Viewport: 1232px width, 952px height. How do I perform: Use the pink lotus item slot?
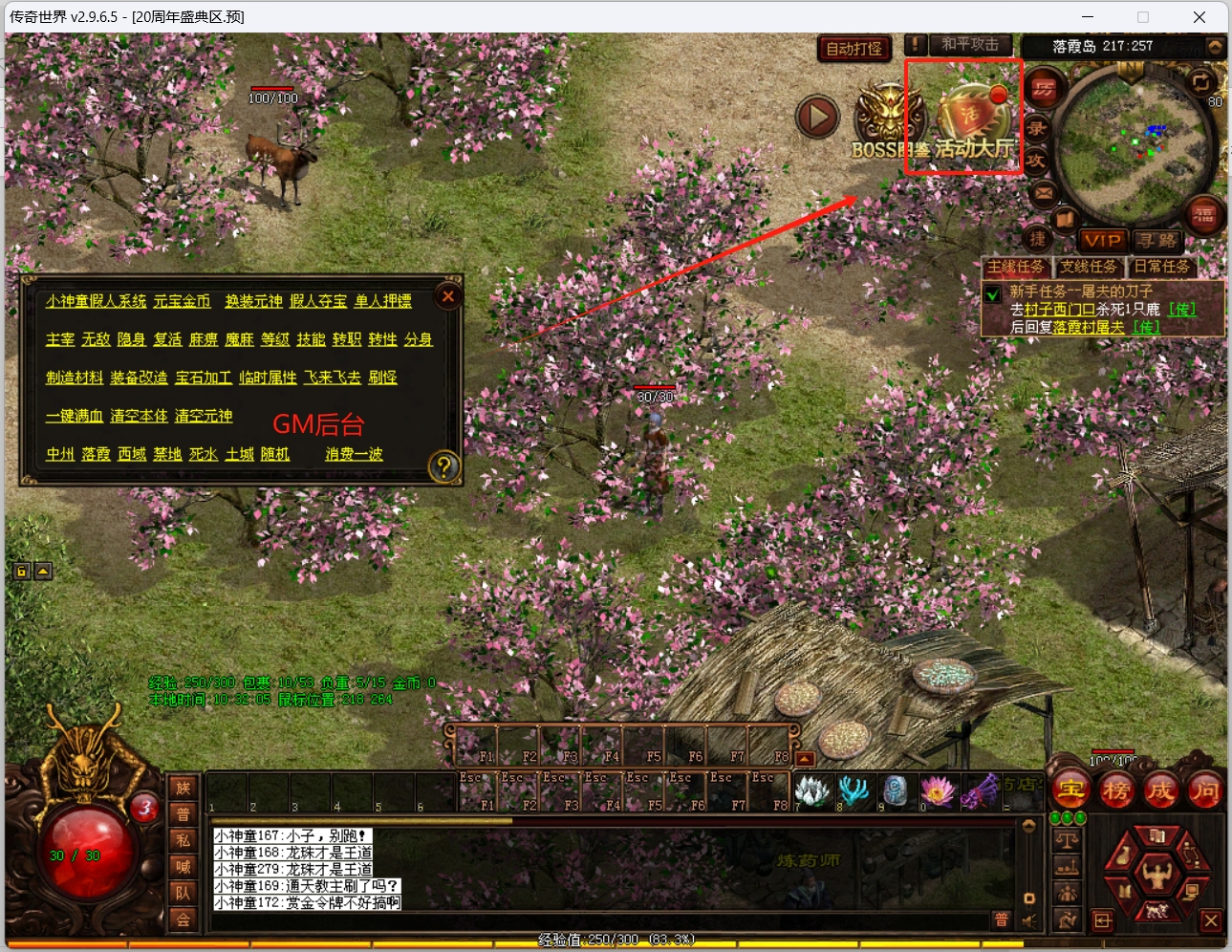tap(937, 790)
